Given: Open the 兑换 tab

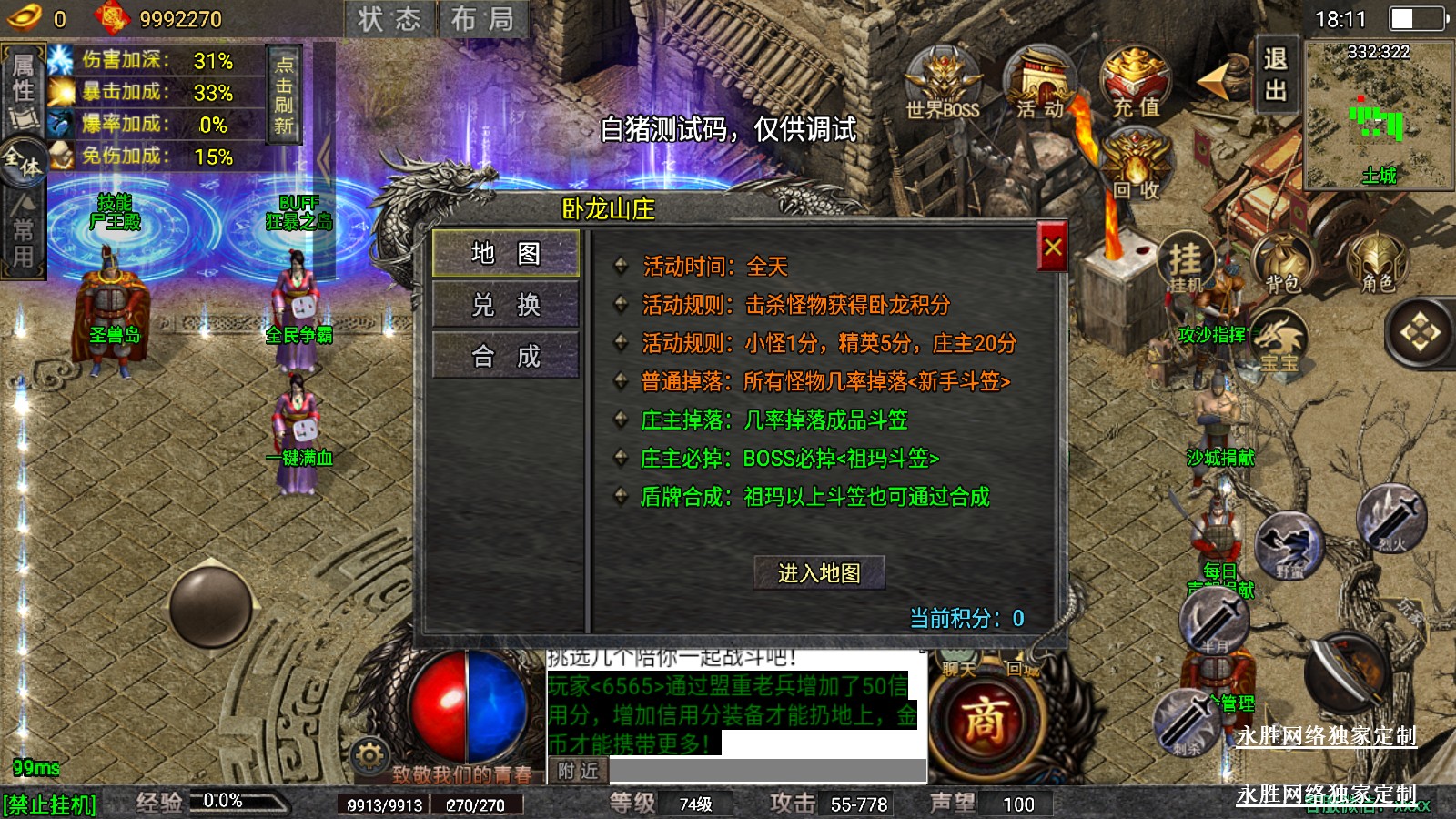Looking at the screenshot, I should click(x=506, y=304).
